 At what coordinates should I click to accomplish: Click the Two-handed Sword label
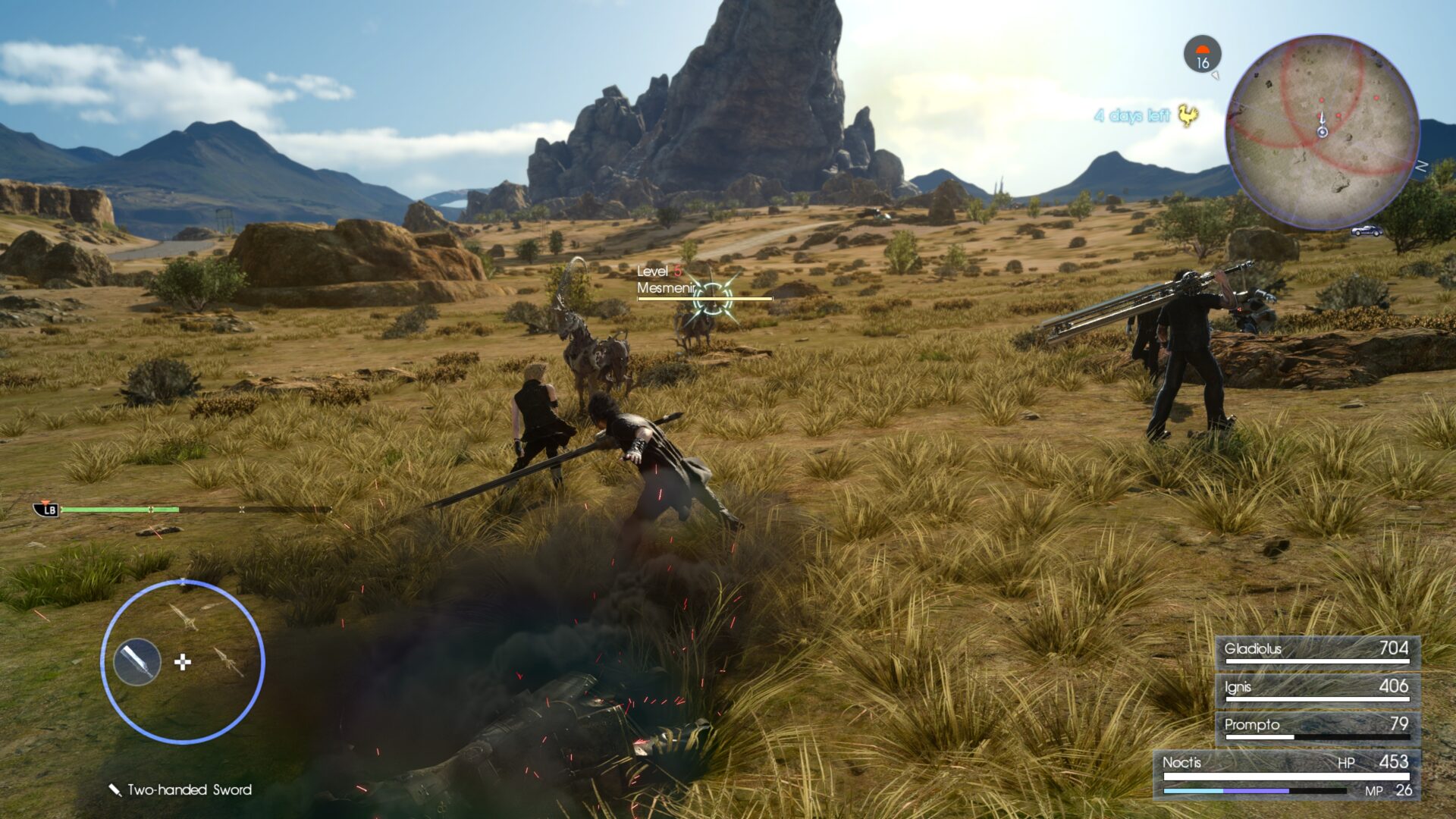(190, 791)
